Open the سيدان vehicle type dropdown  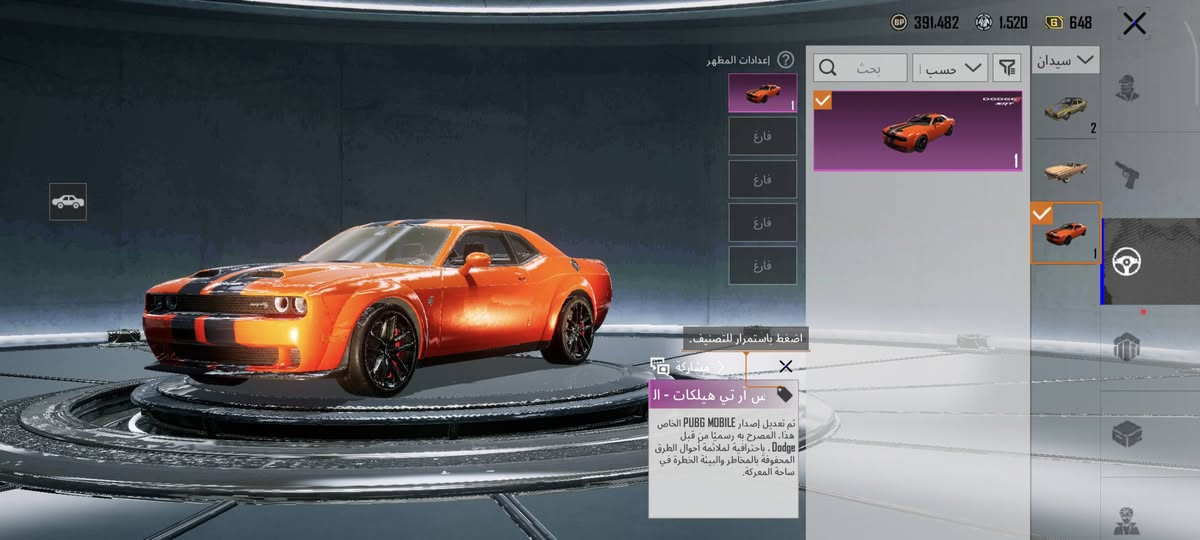coord(1065,61)
